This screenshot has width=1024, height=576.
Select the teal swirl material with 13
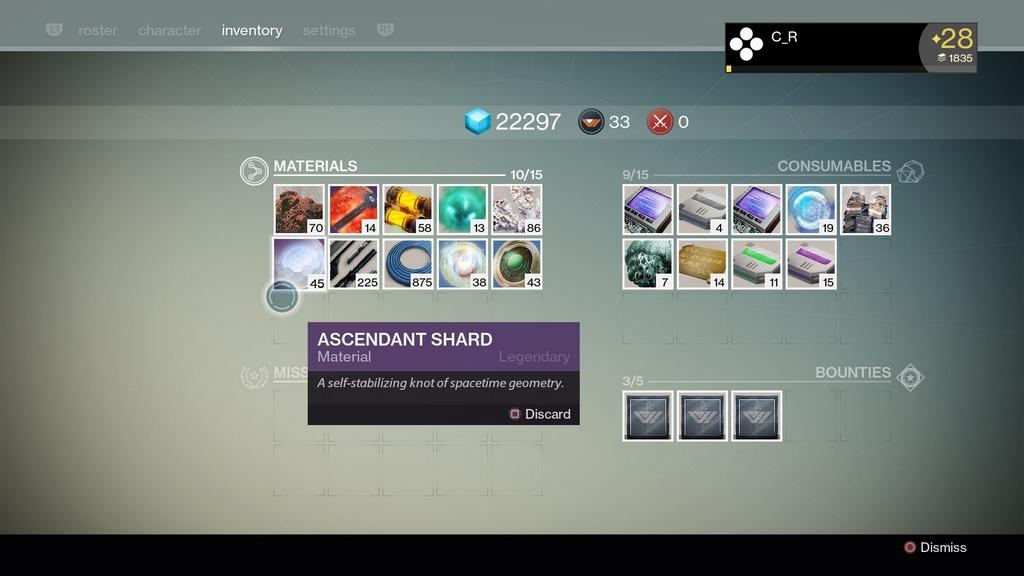point(462,209)
